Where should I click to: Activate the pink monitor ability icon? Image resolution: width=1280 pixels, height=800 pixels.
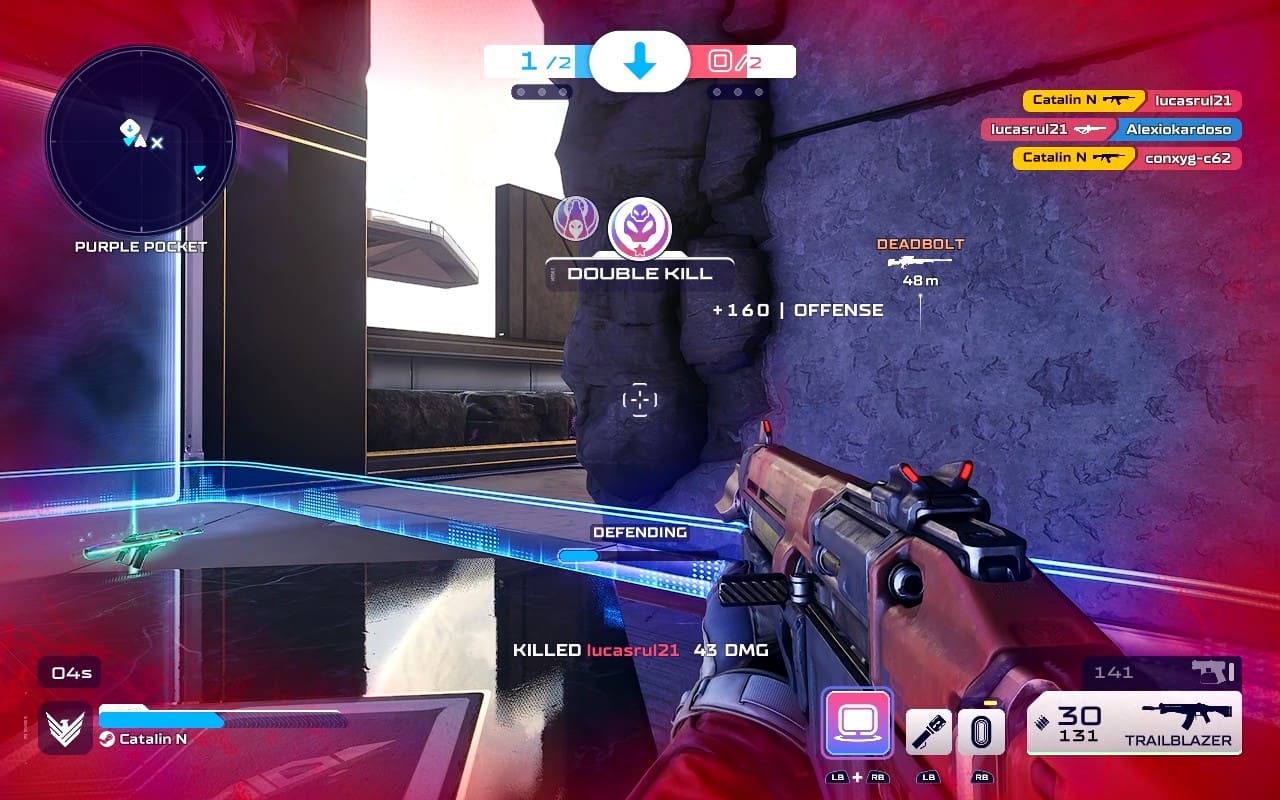click(x=857, y=722)
